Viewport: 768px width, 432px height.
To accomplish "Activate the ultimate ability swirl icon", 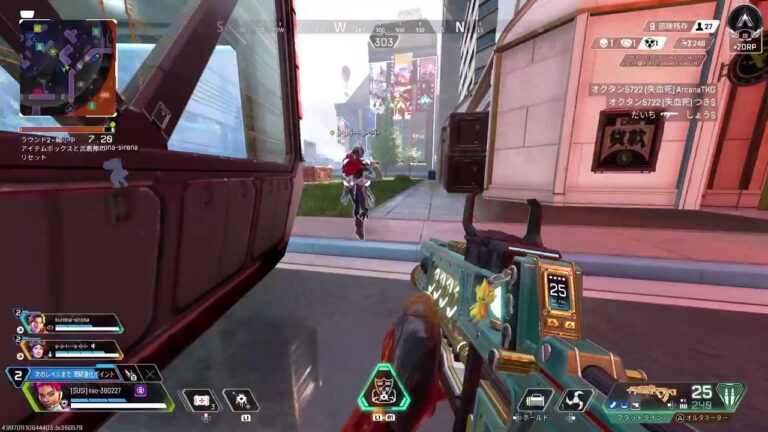I will [576, 399].
